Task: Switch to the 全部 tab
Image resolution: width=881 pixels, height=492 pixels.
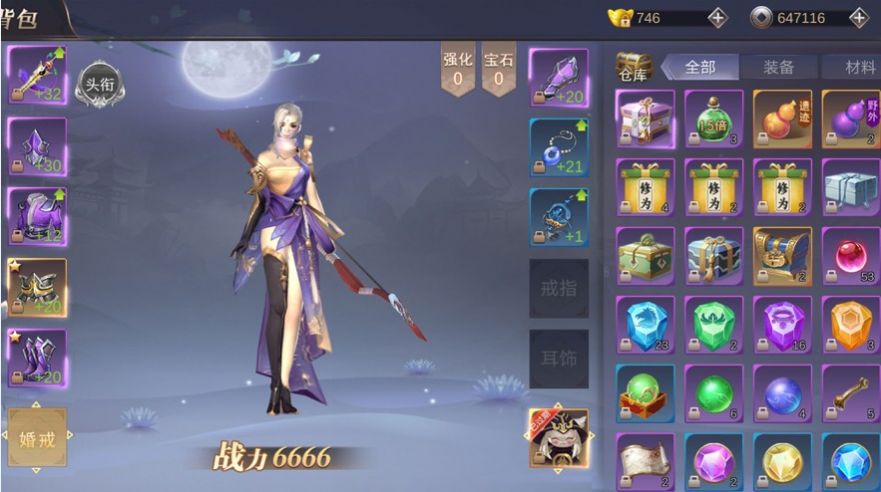Action: [x=700, y=67]
